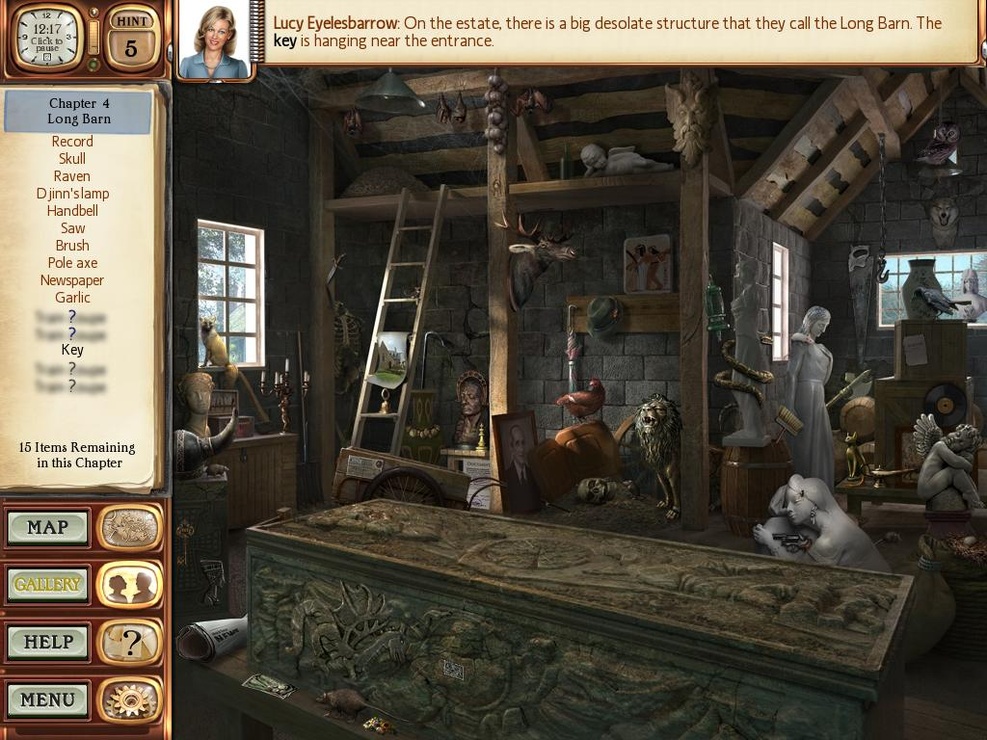Viewport: 987px width, 740px height.
Task: Use the Hint button
Action: pyautogui.click(x=131, y=40)
